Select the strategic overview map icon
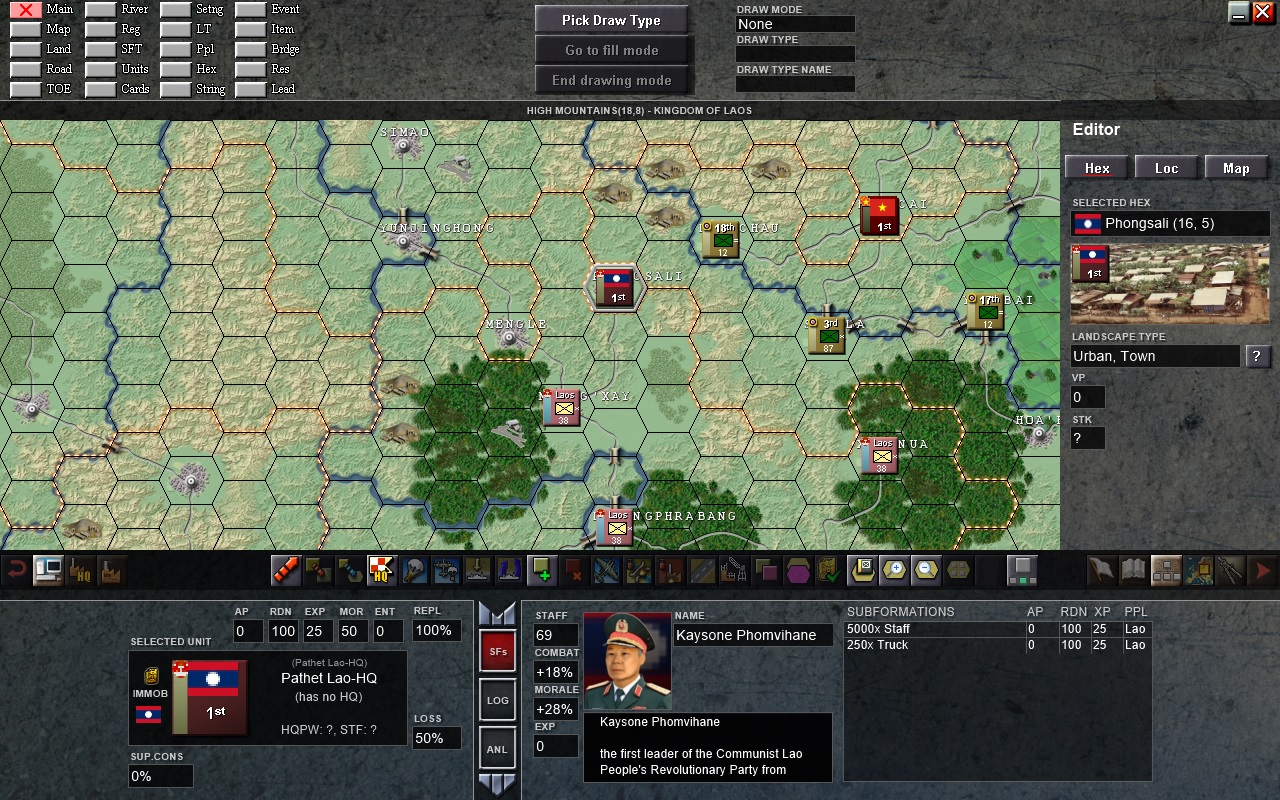The width and height of the screenshot is (1280, 800). tap(1196, 570)
